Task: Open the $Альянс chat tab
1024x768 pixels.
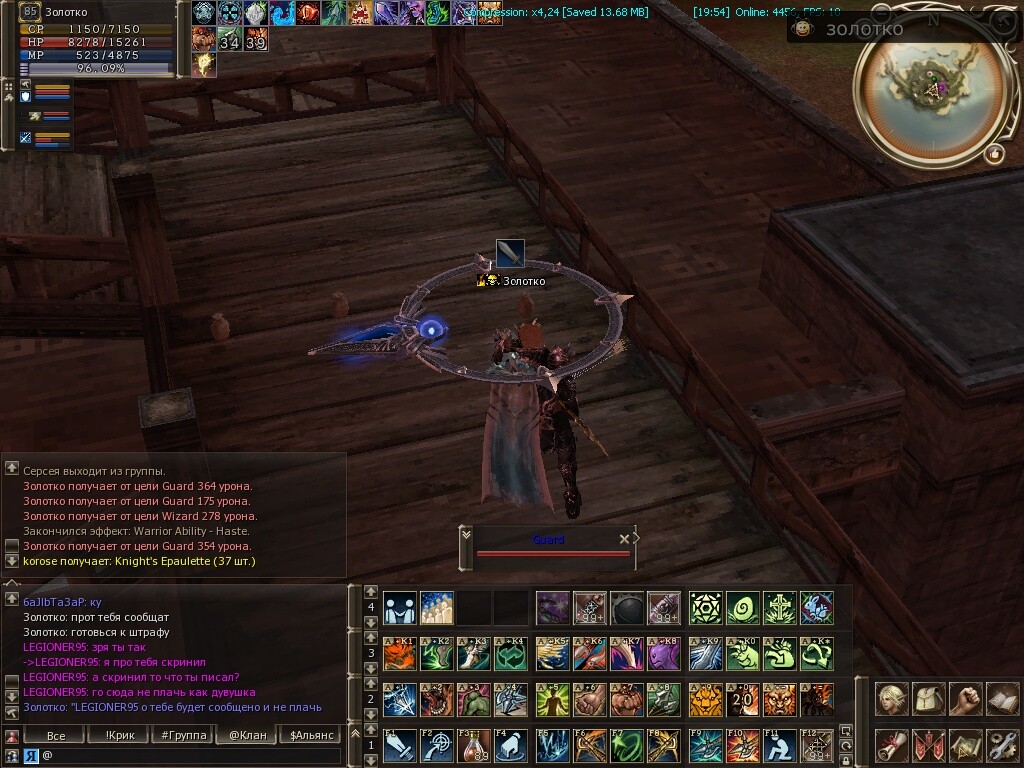Action: 309,736
